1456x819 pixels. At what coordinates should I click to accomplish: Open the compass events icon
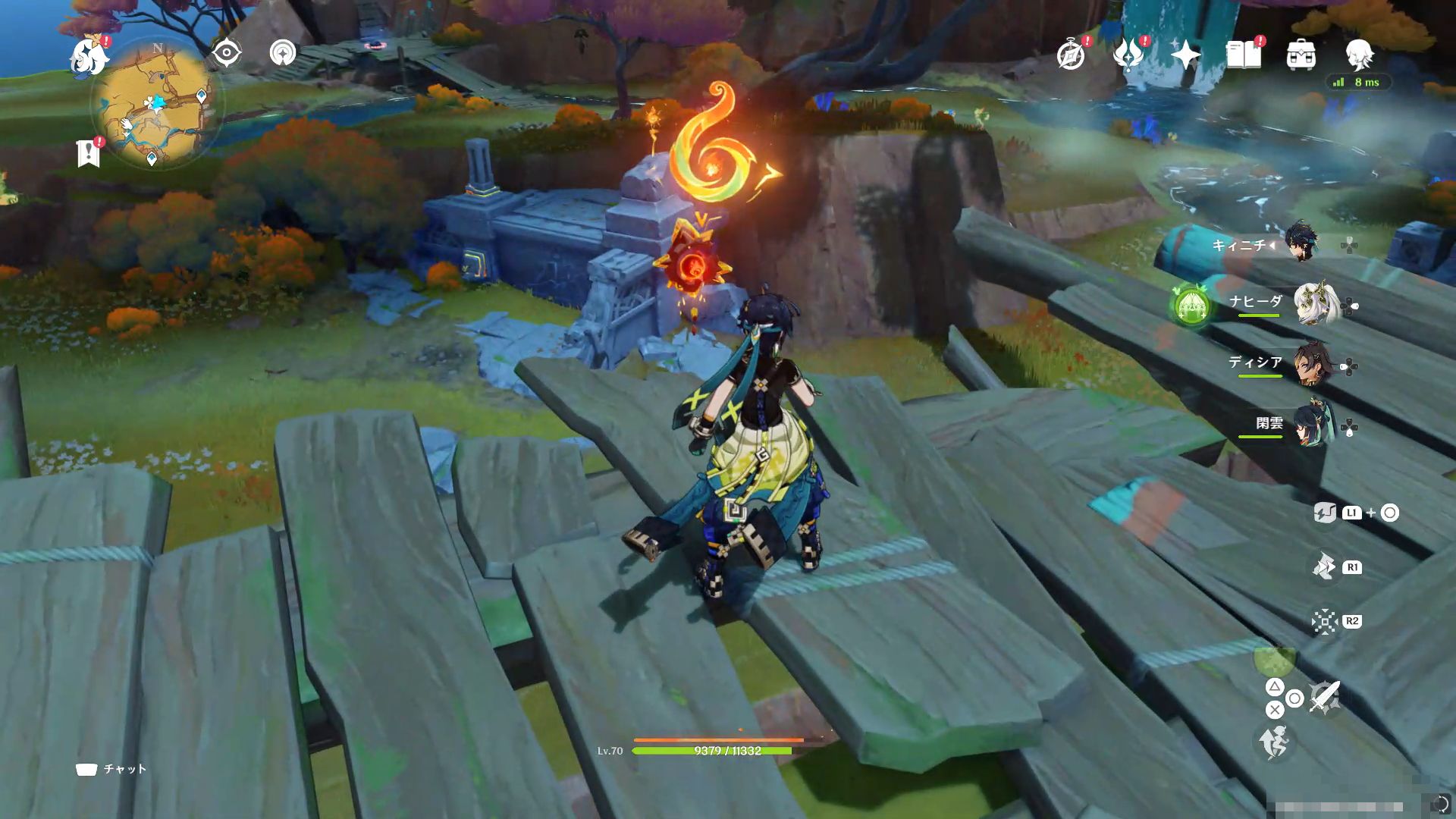(1071, 55)
